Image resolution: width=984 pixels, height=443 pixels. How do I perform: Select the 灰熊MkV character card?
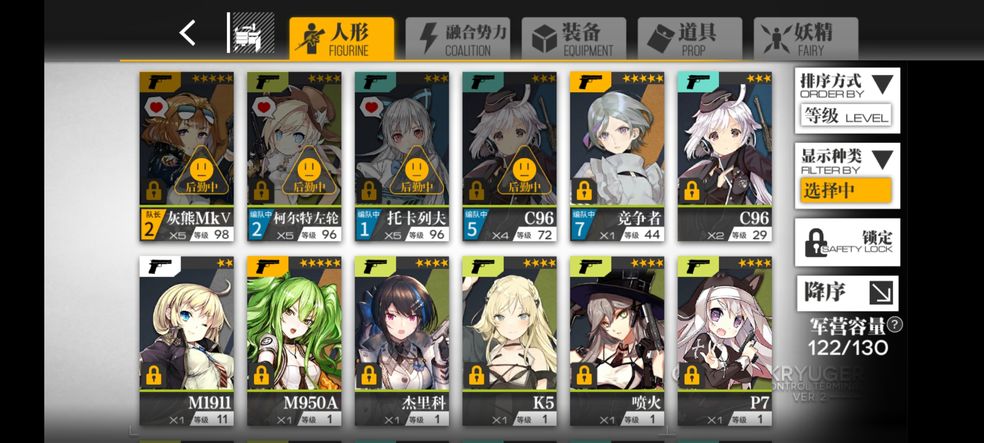click(x=186, y=156)
